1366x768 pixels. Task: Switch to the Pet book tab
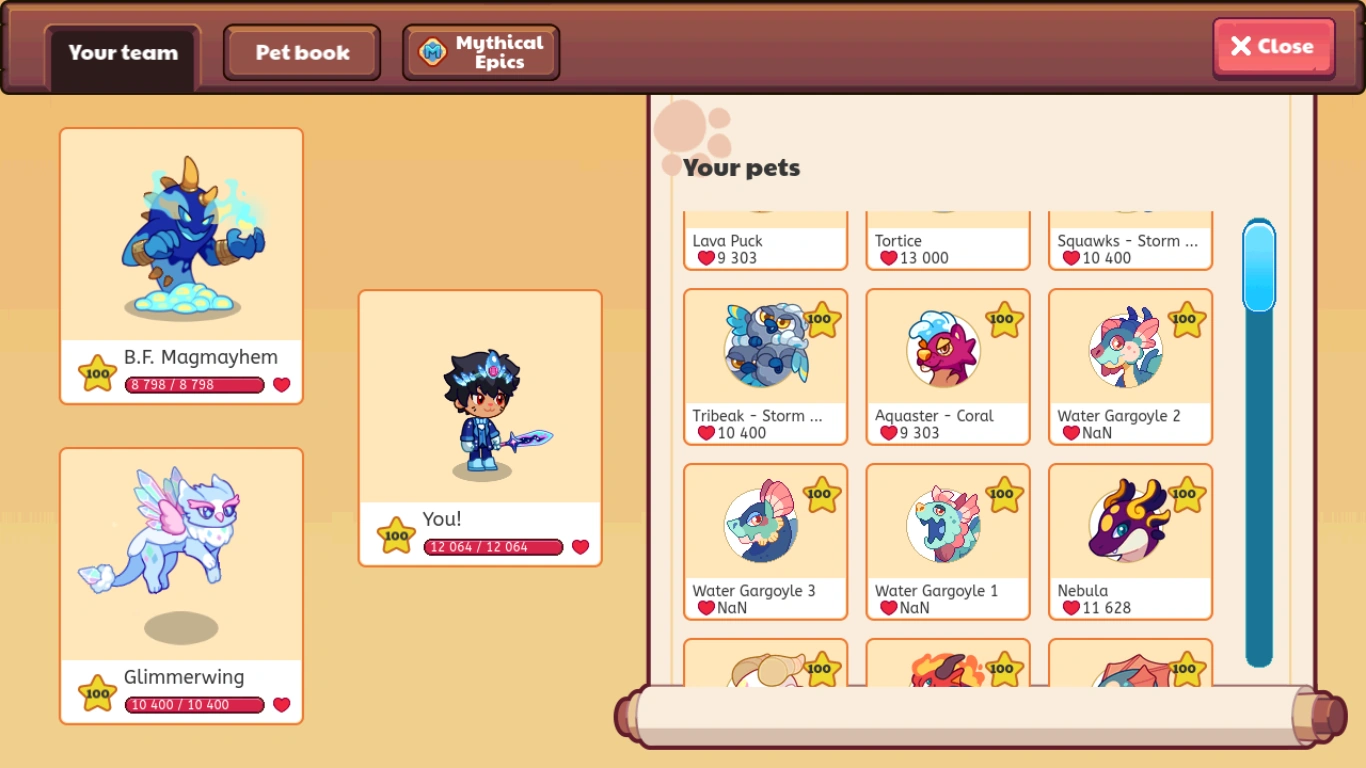(301, 52)
